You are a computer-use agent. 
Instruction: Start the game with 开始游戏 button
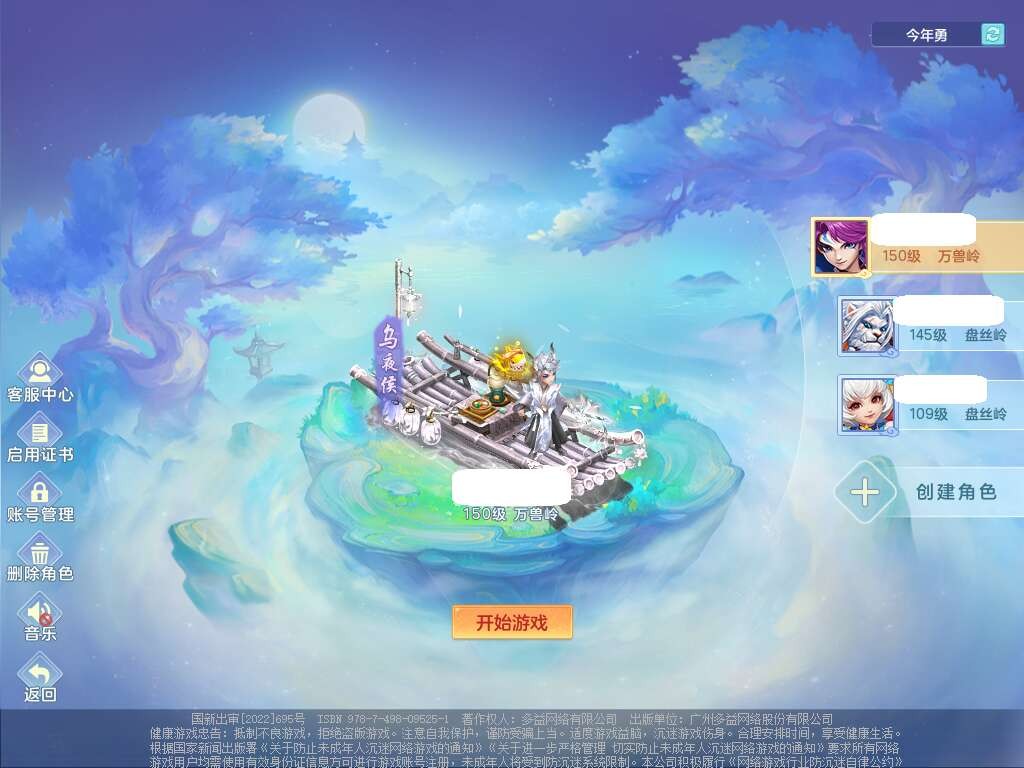[x=512, y=622]
